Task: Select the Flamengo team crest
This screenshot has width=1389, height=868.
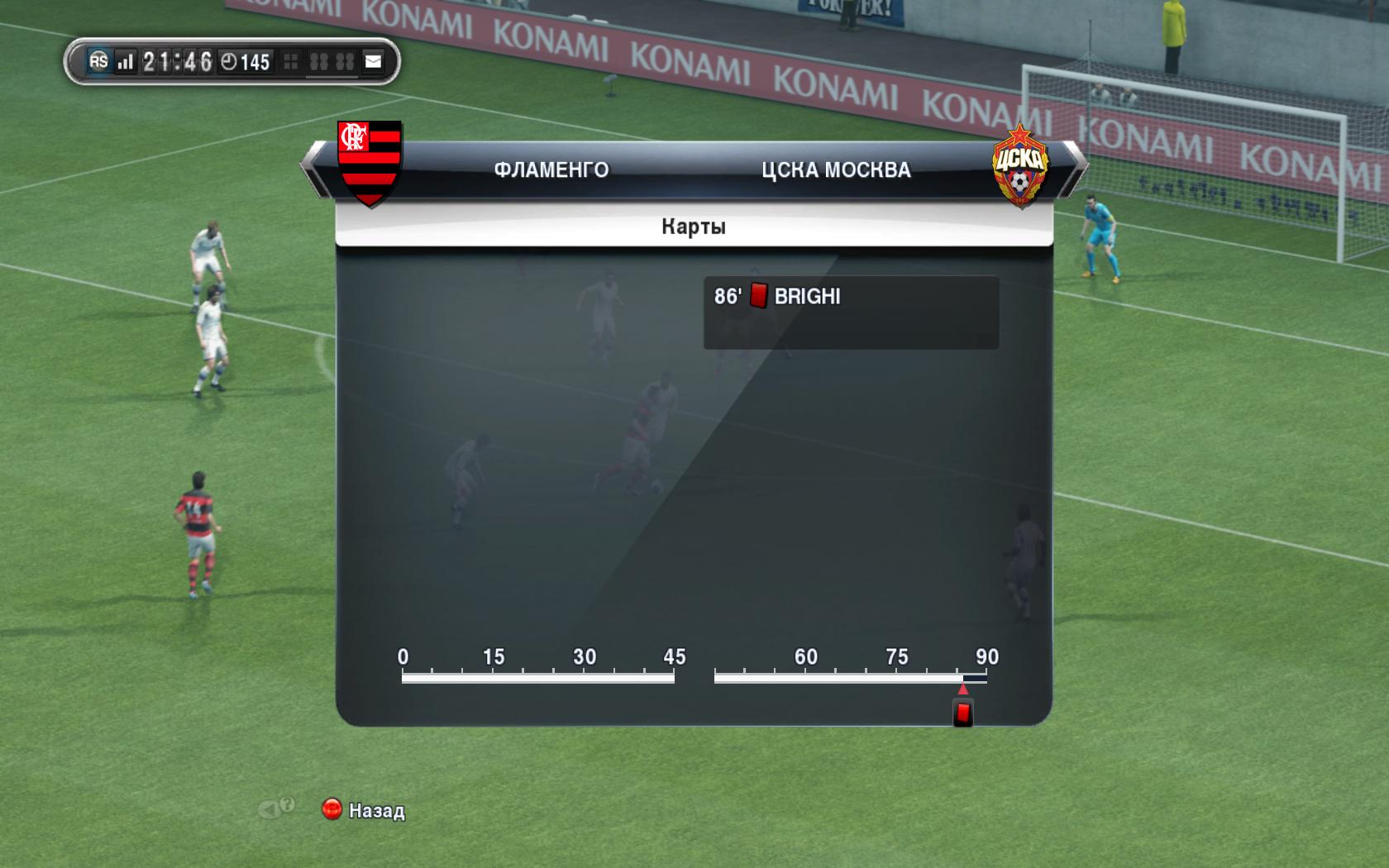Action: coord(370,163)
